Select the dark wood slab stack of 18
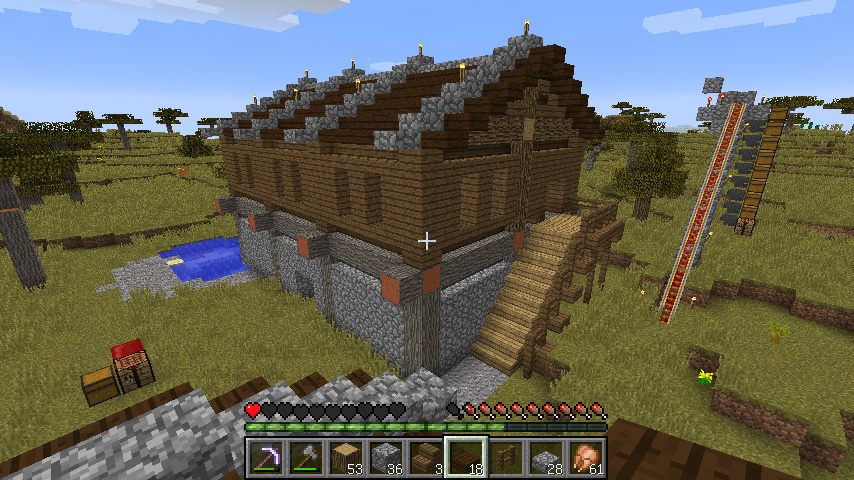 (467, 458)
